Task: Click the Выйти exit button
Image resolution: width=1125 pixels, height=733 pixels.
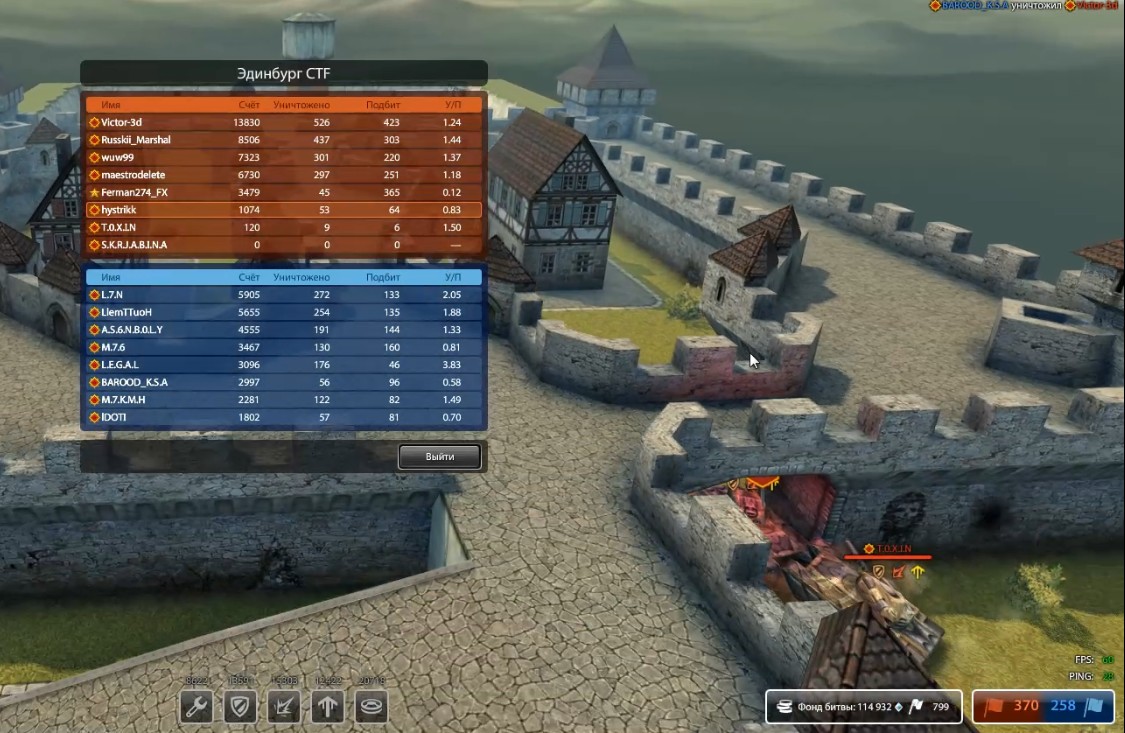Action: (x=439, y=457)
